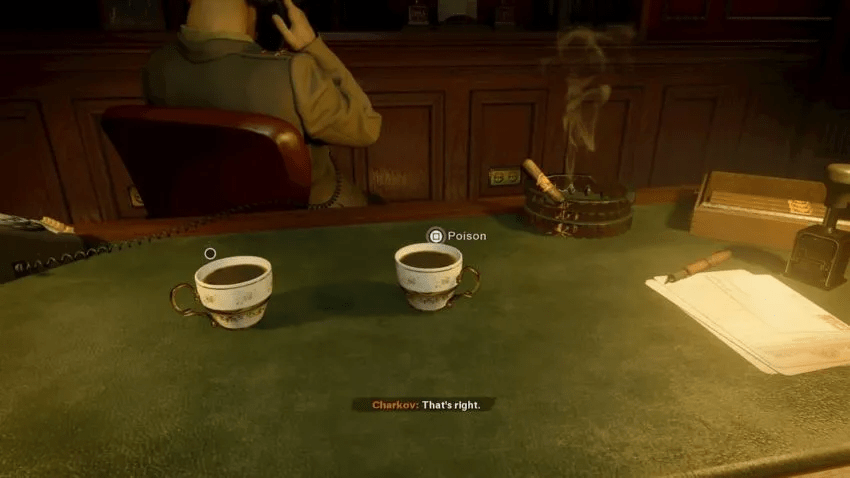The height and width of the screenshot is (478, 850).
Task: Select the circle interaction marker above the left cup
Action: [210, 253]
